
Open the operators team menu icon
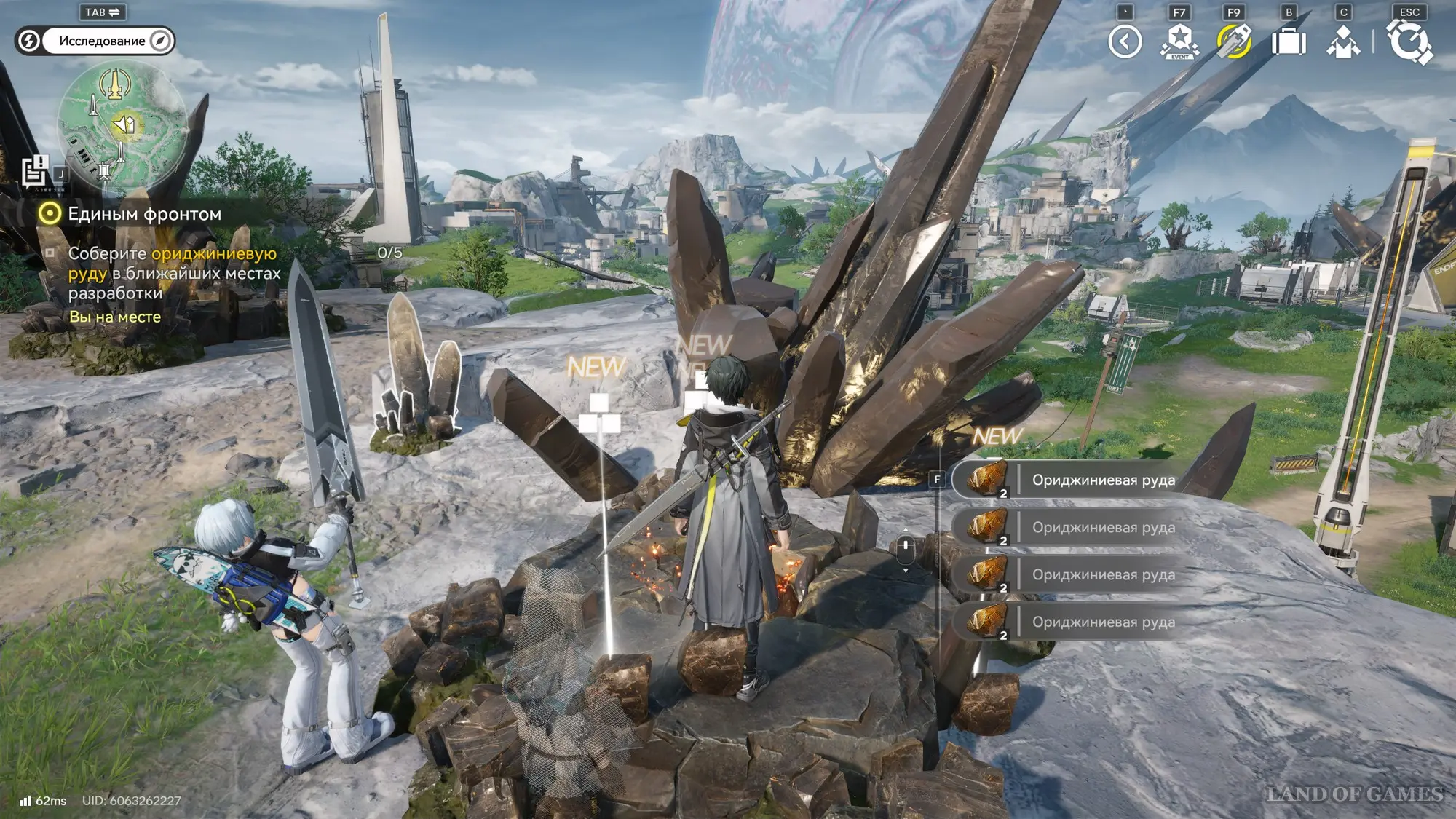[x=1343, y=41]
